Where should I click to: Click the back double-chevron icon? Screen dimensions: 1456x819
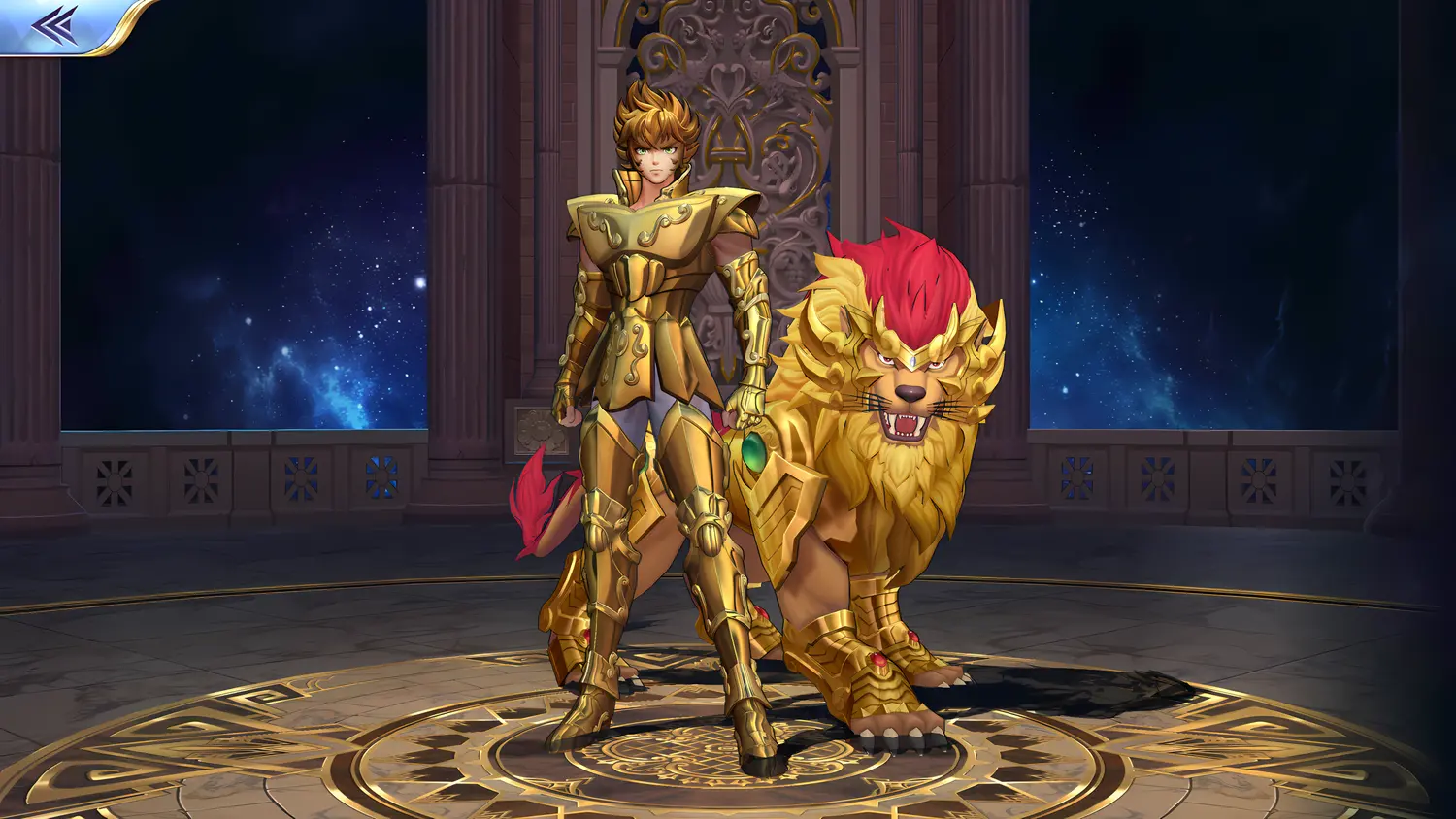pos(53,24)
